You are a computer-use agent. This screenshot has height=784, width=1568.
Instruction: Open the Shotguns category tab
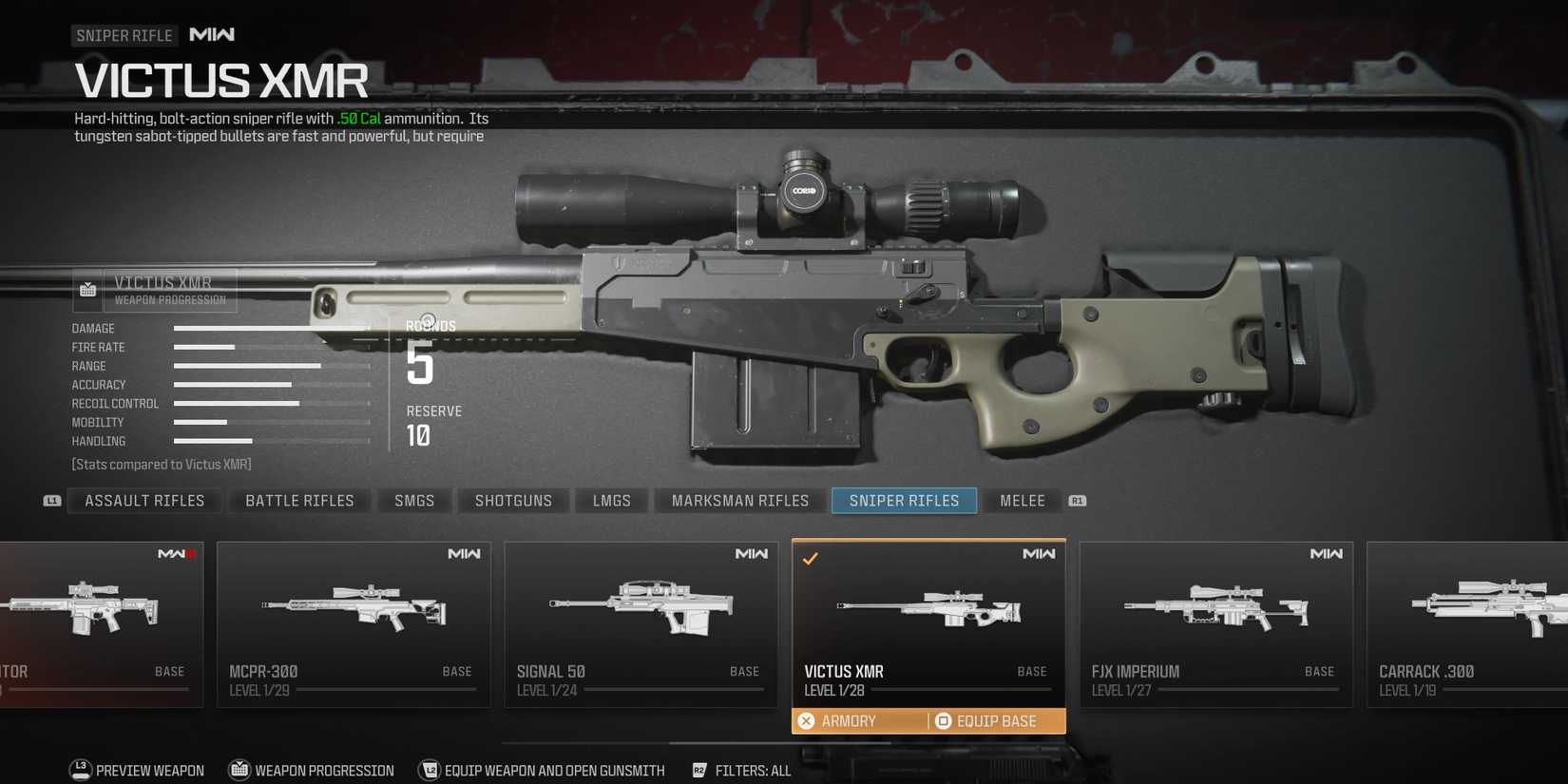click(x=512, y=501)
